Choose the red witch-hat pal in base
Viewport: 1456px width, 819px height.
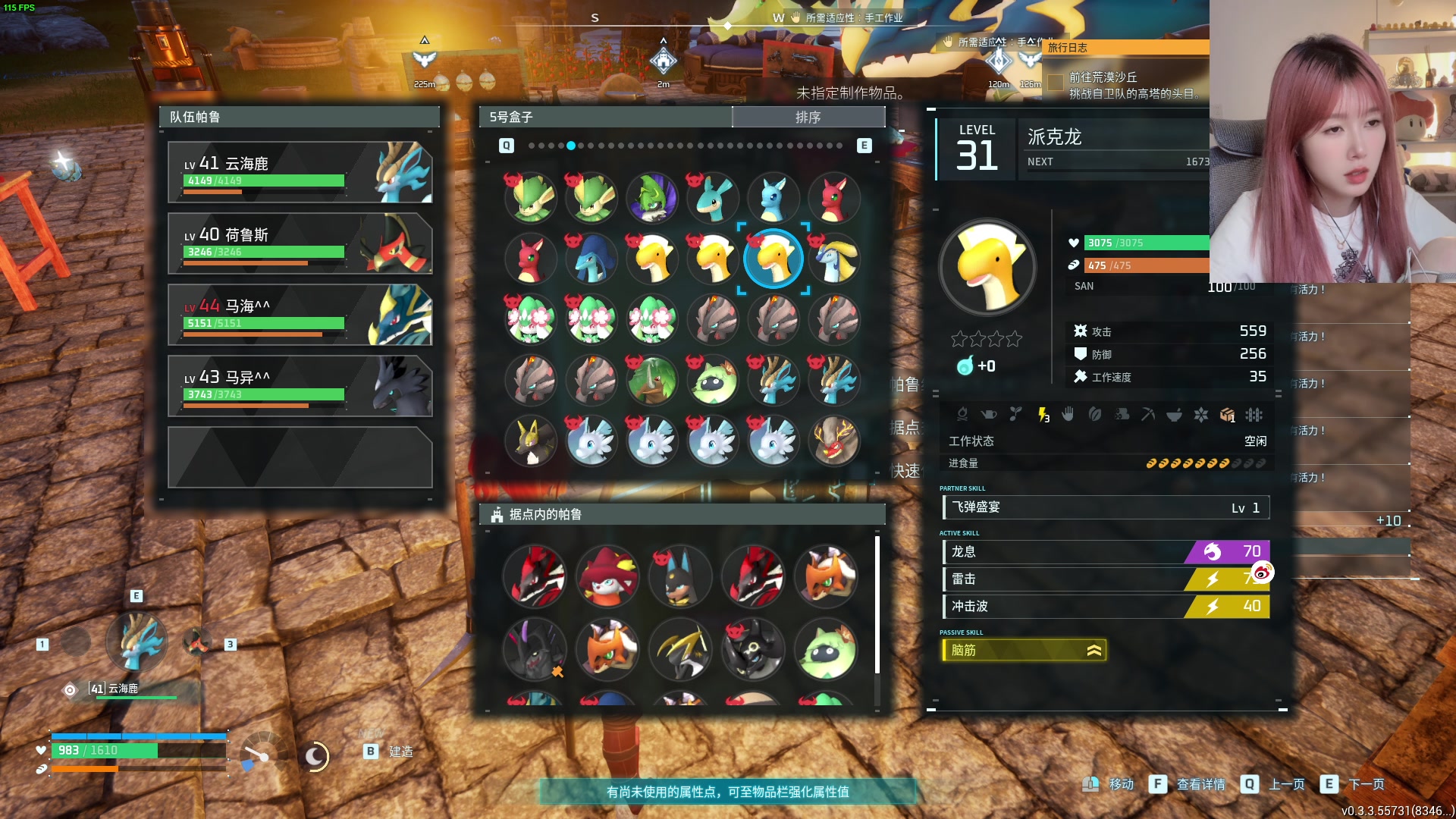pos(607,576)
